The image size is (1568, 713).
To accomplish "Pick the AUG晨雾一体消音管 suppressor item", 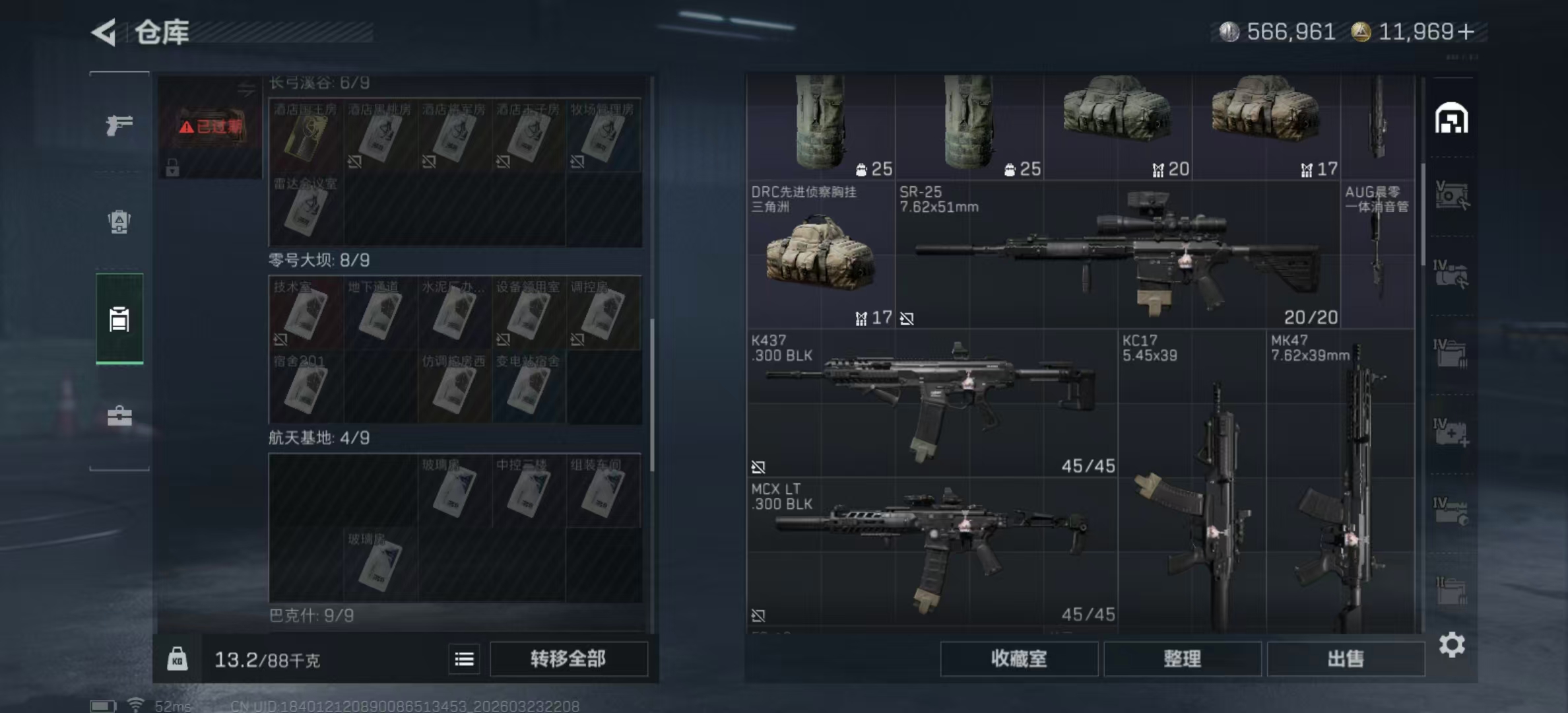I will tap(1377, 255).
